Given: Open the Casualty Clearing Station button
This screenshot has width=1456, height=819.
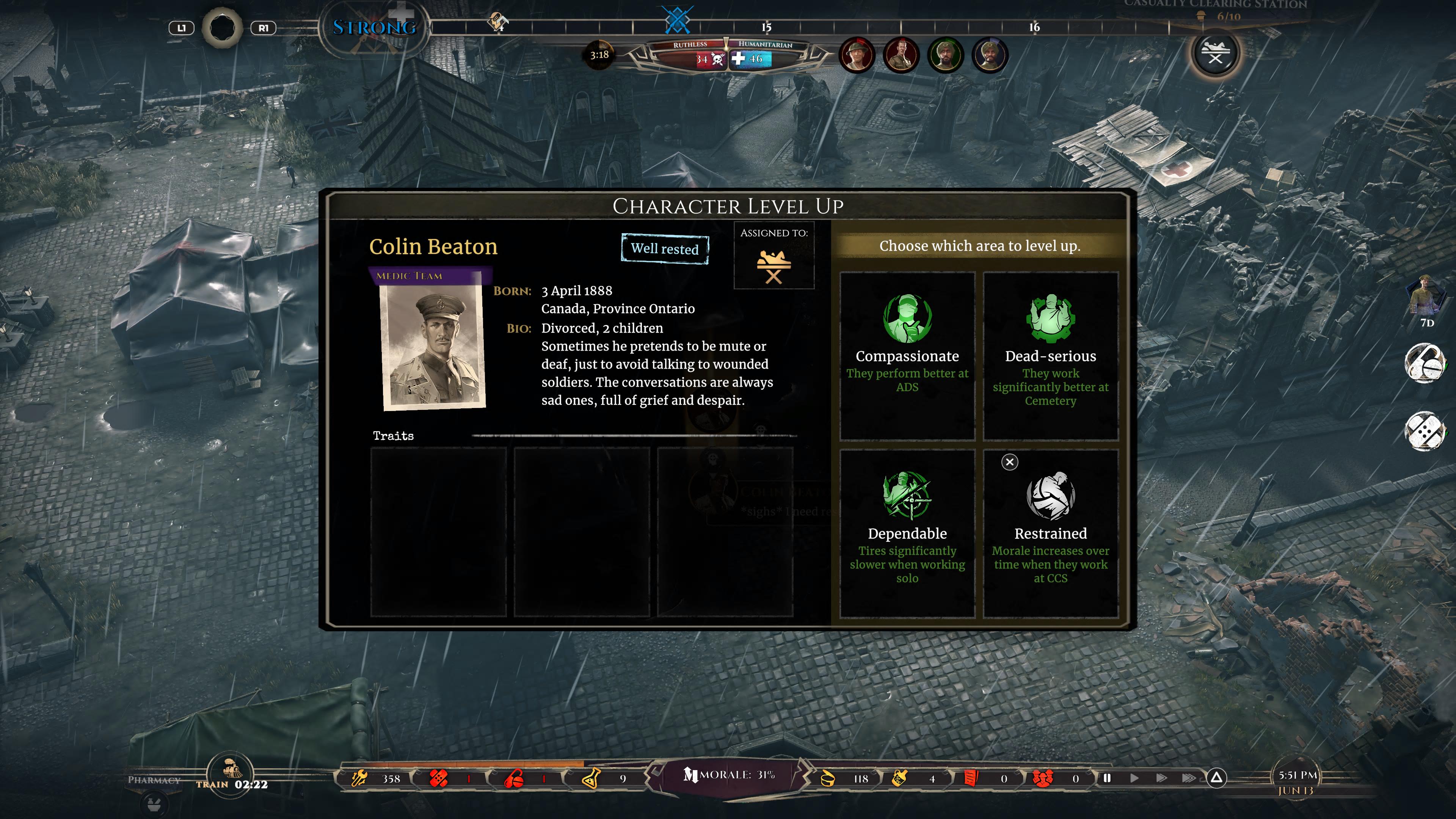Looking at the screenshot, I should point(1214,54).
